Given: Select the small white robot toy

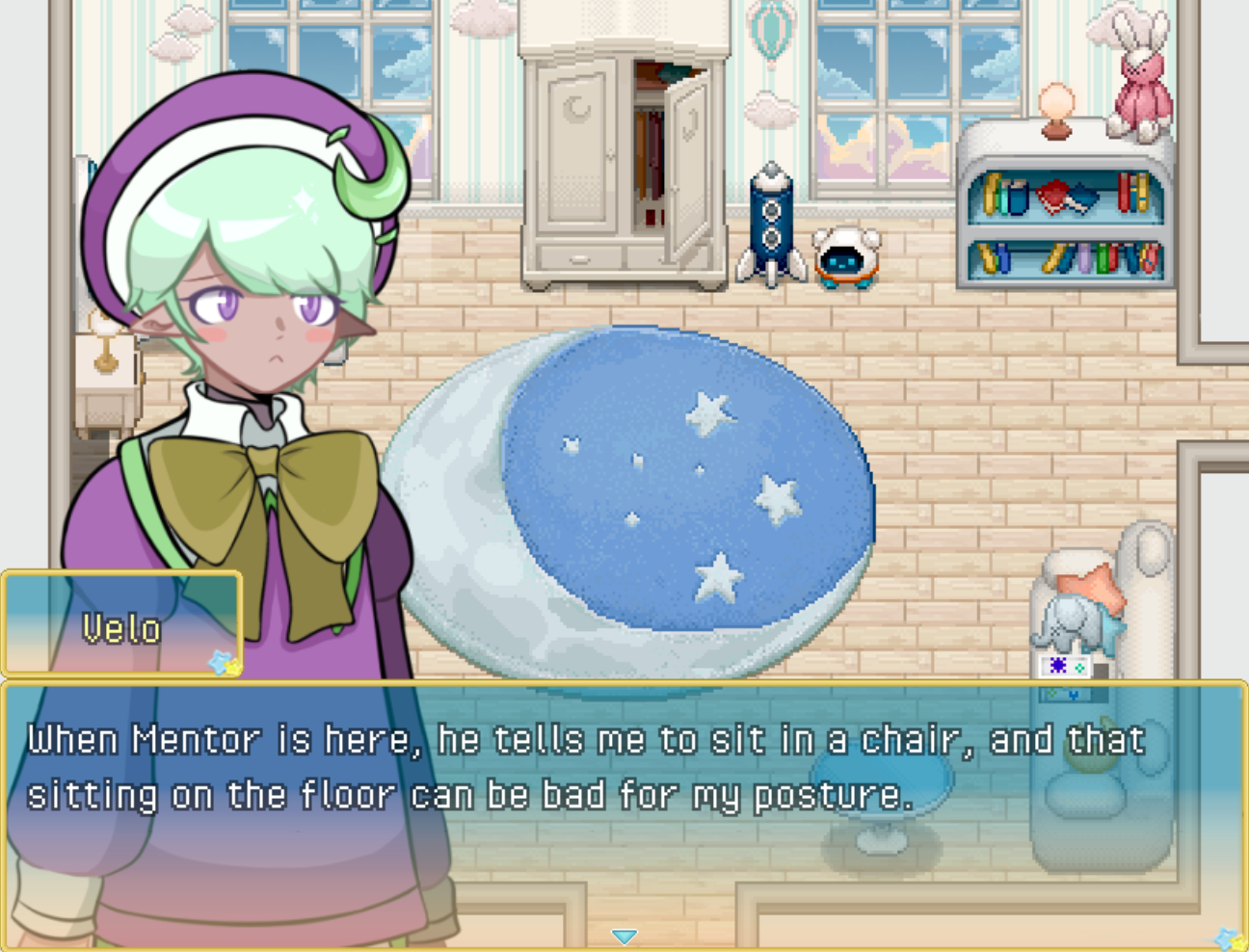Looking at the screenshot, I should 848,255.
